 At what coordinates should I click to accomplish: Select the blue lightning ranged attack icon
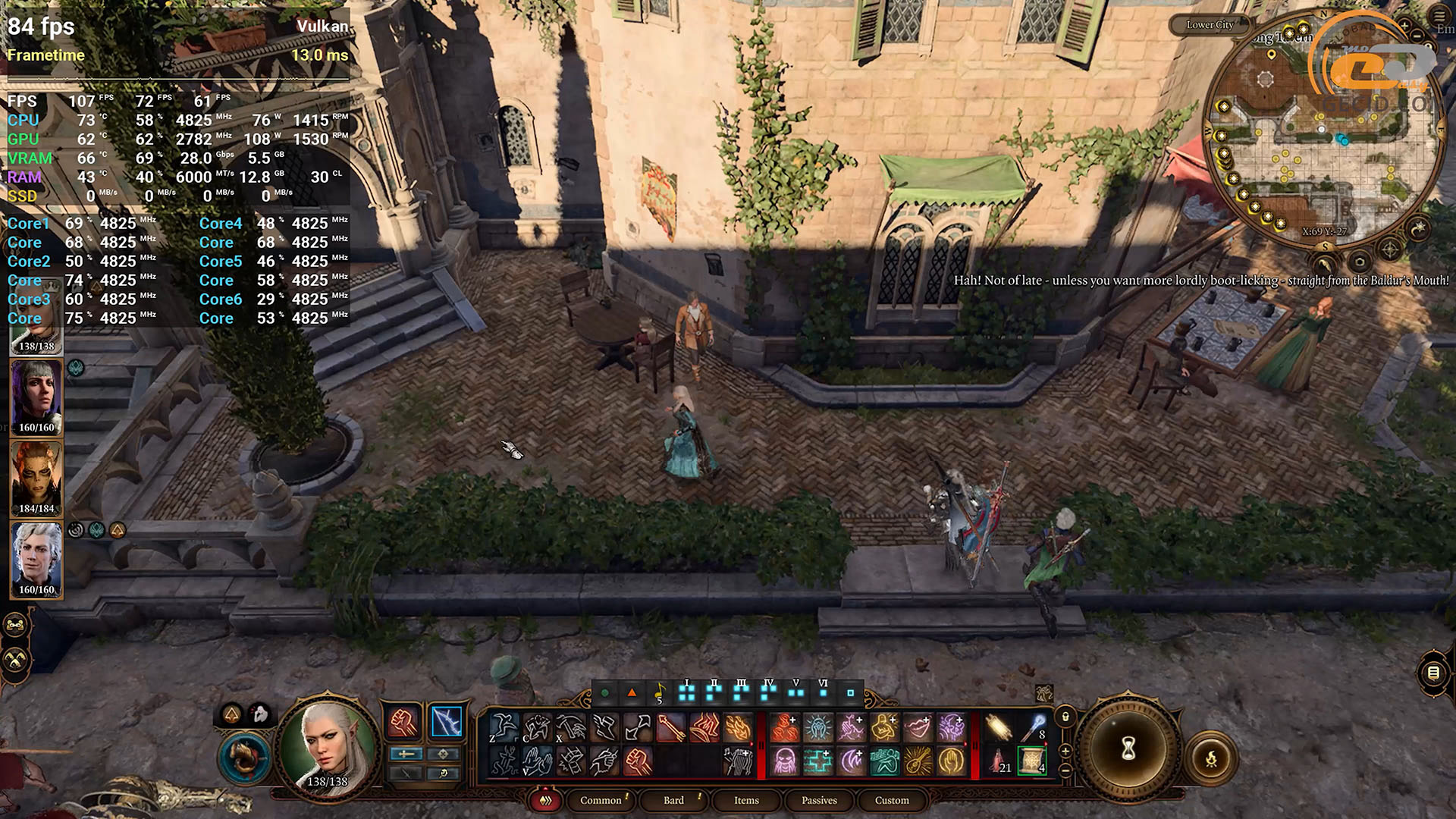447,722
